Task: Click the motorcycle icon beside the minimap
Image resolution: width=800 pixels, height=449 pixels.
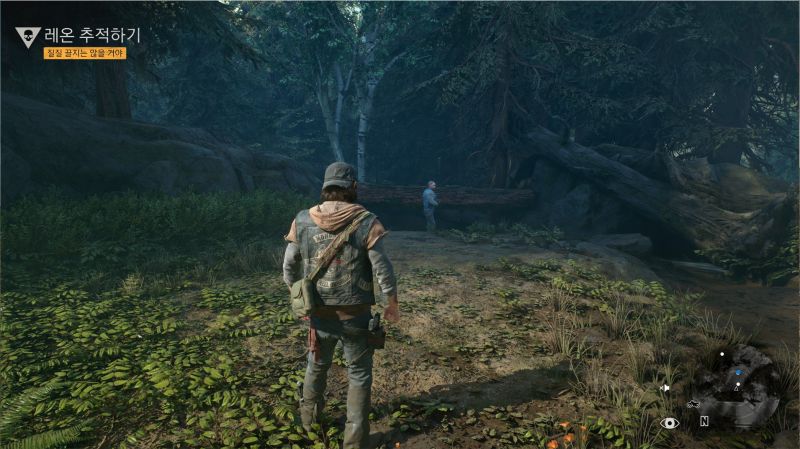Action: [x=693, y=404]
